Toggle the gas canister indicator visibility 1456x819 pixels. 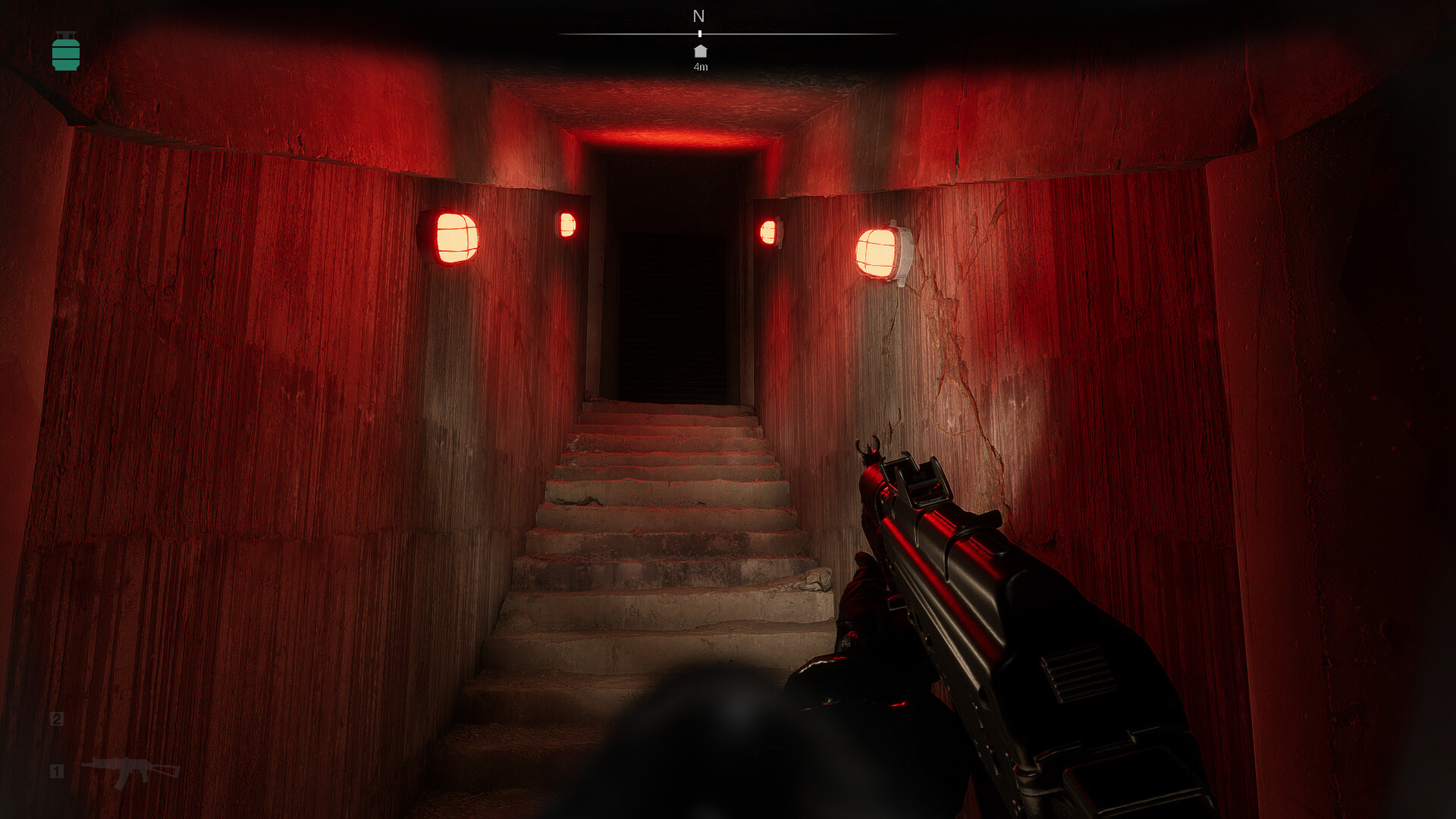coord(67,52)
